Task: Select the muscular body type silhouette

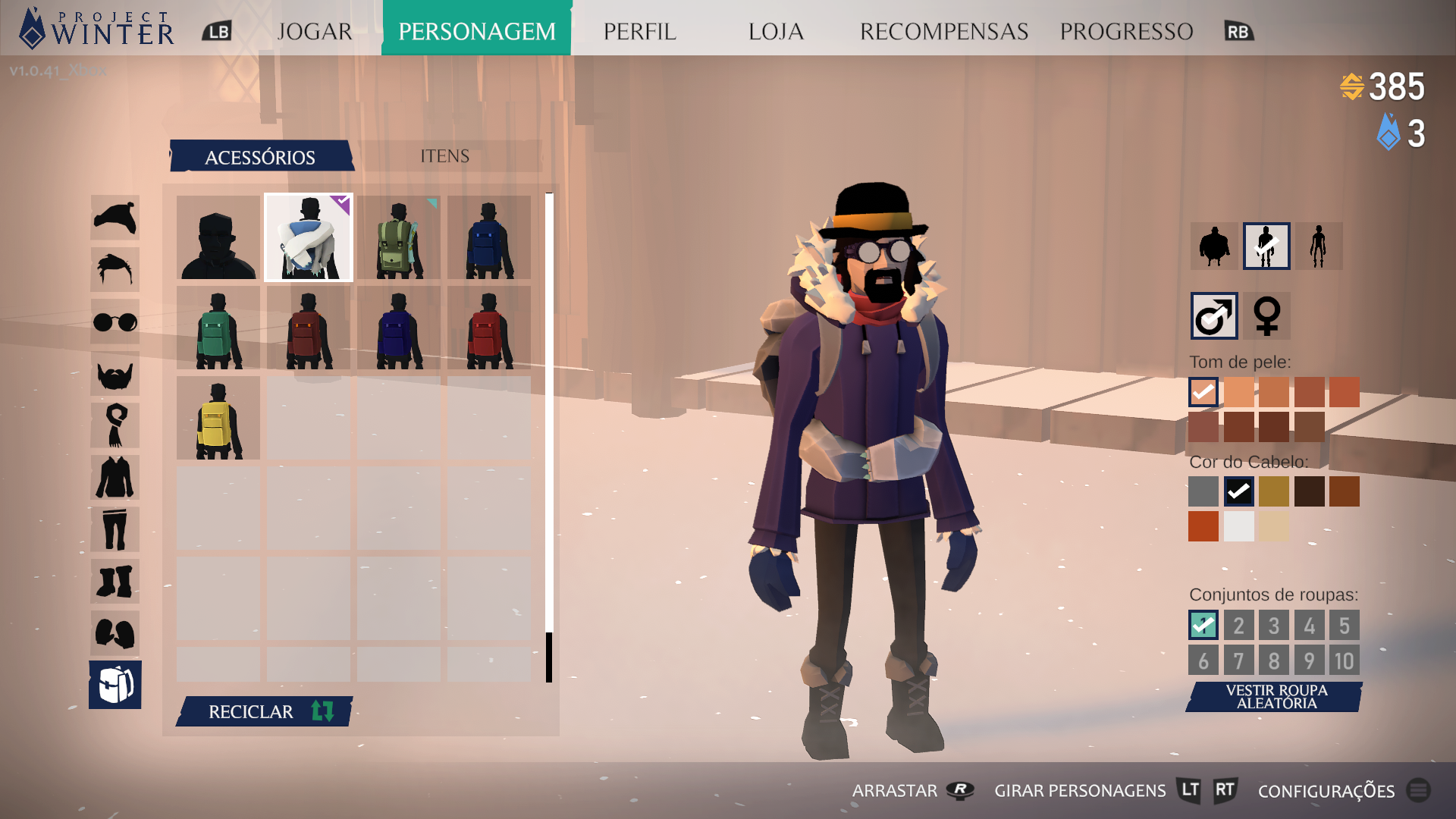Action: (1213, 246)
